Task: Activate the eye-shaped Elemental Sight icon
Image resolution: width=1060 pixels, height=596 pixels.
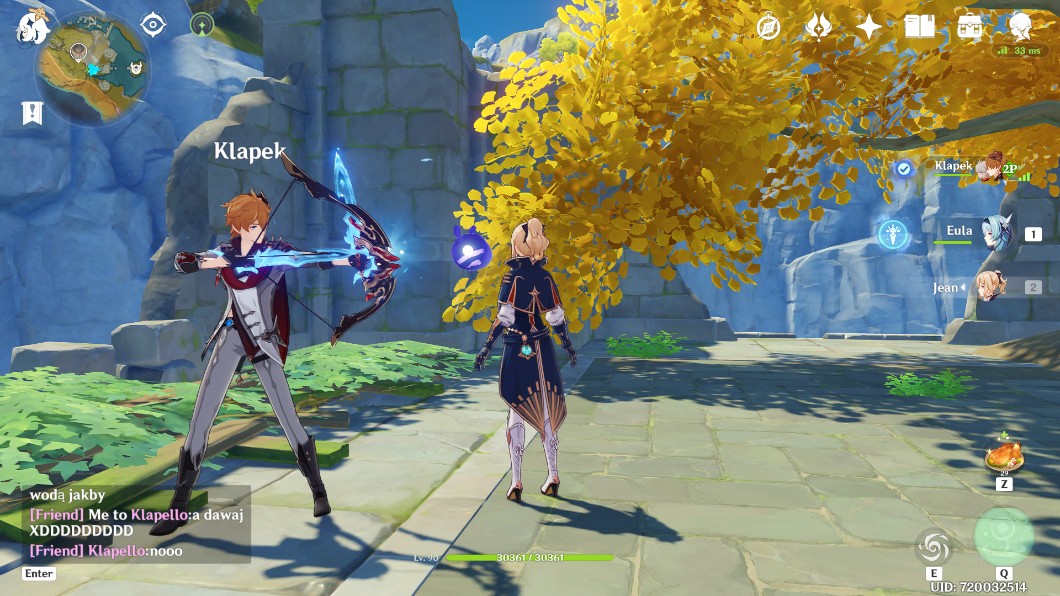Action: coord(153,25)
